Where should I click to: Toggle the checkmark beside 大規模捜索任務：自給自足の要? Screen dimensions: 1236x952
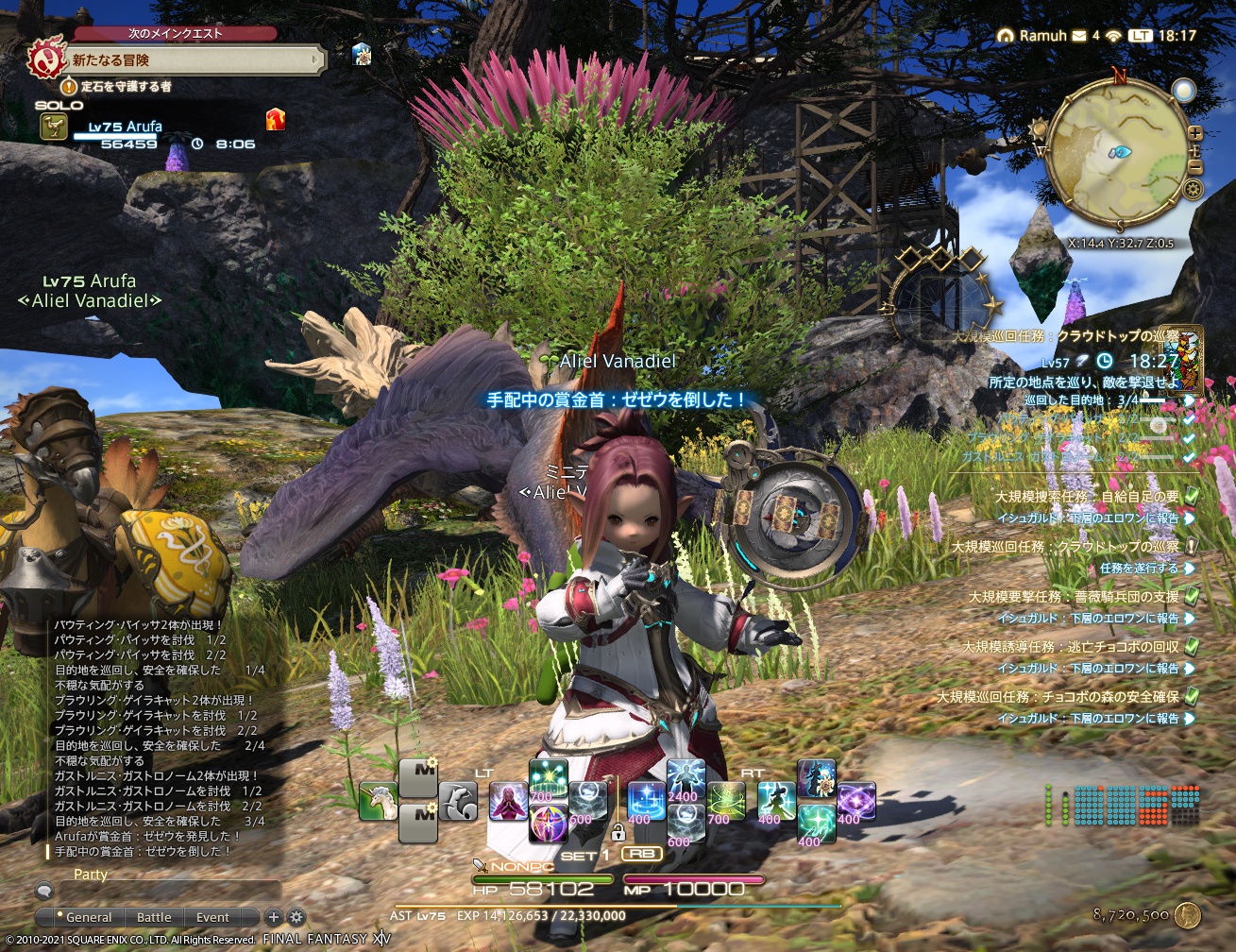point(1191,498)
